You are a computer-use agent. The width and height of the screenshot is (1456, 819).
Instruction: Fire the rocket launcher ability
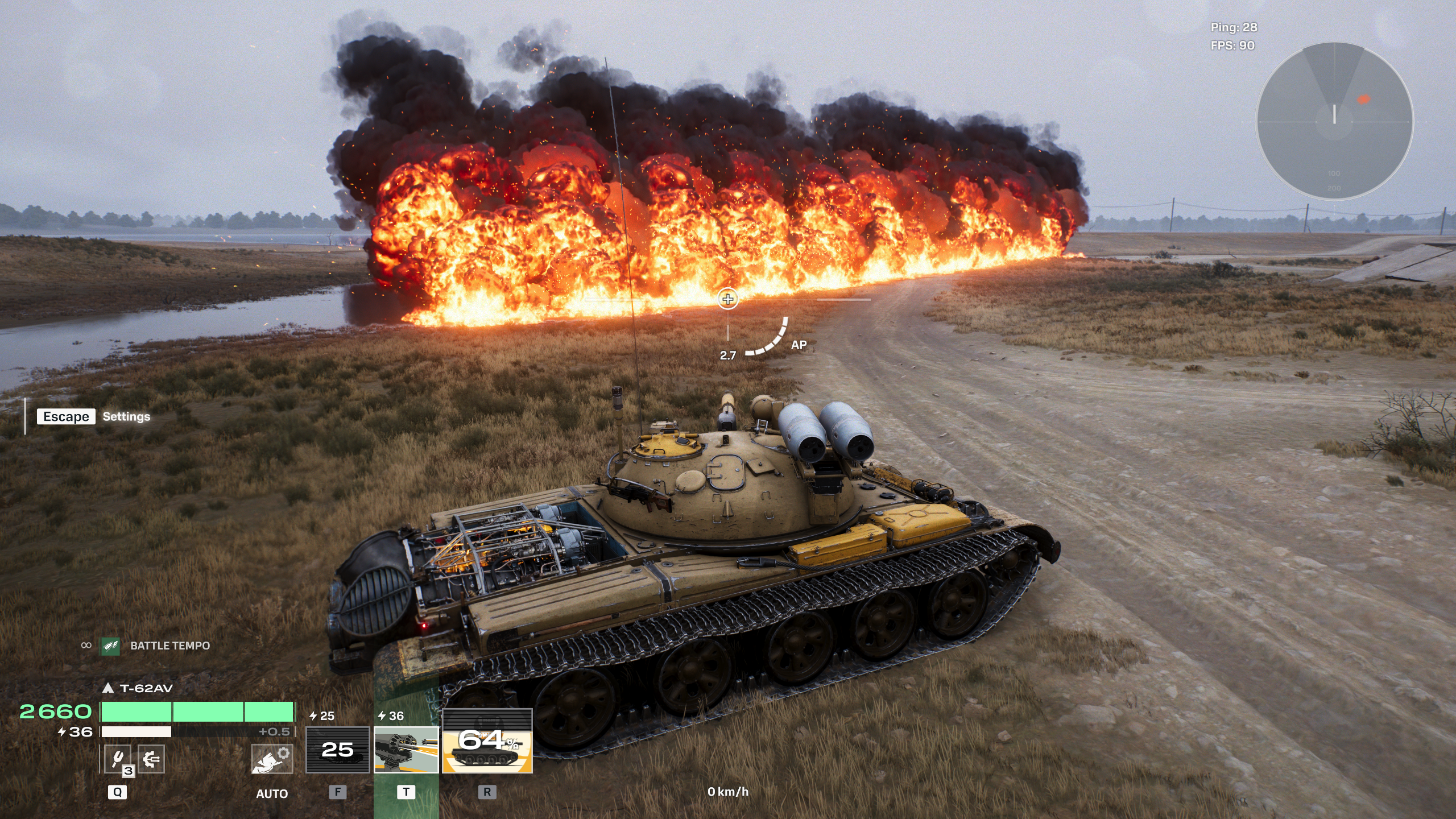click(406, 750)
